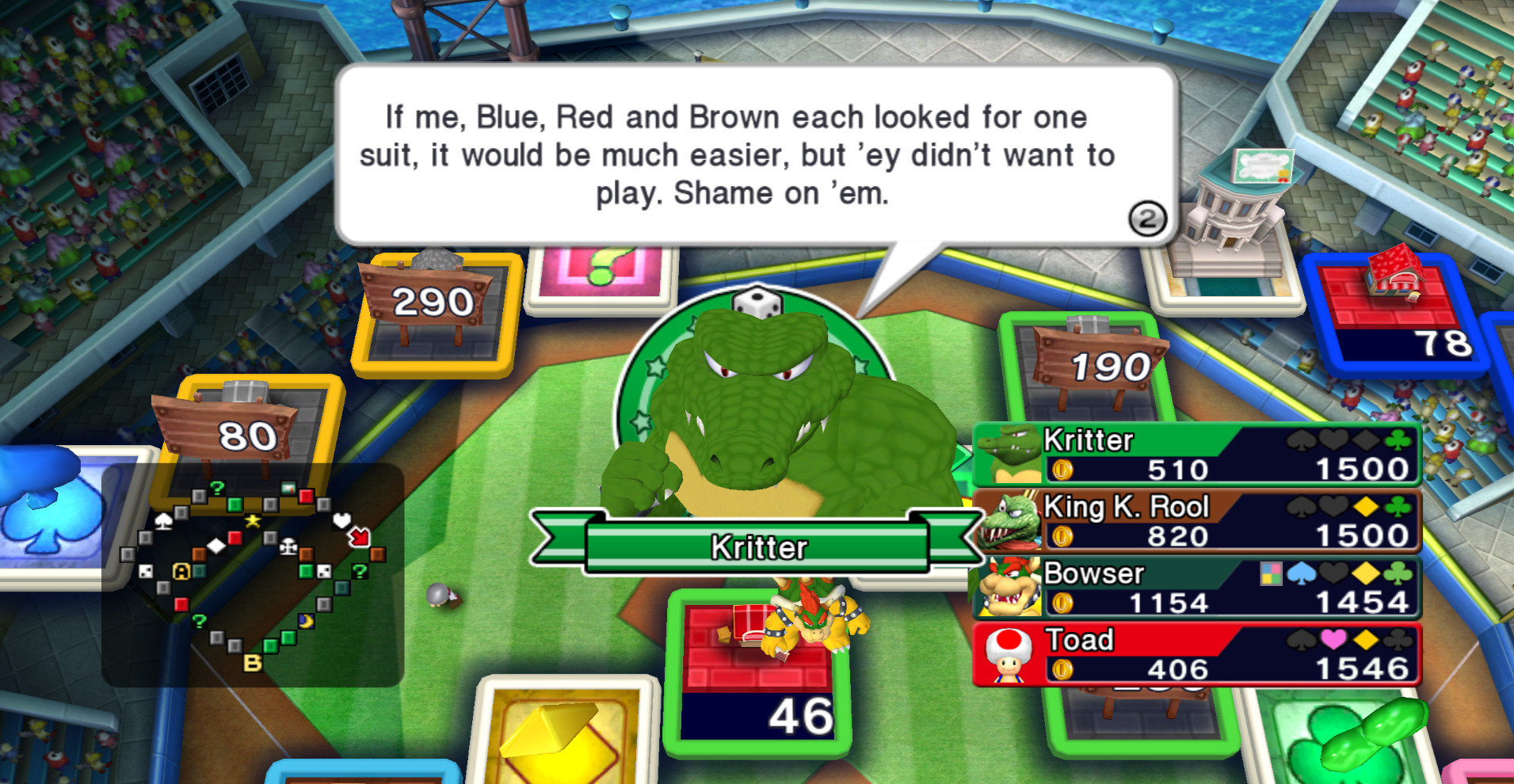Screen dimensions: 1514x784
Task: Click the dice icon above Kritter's head
Action: click(759, 301)
